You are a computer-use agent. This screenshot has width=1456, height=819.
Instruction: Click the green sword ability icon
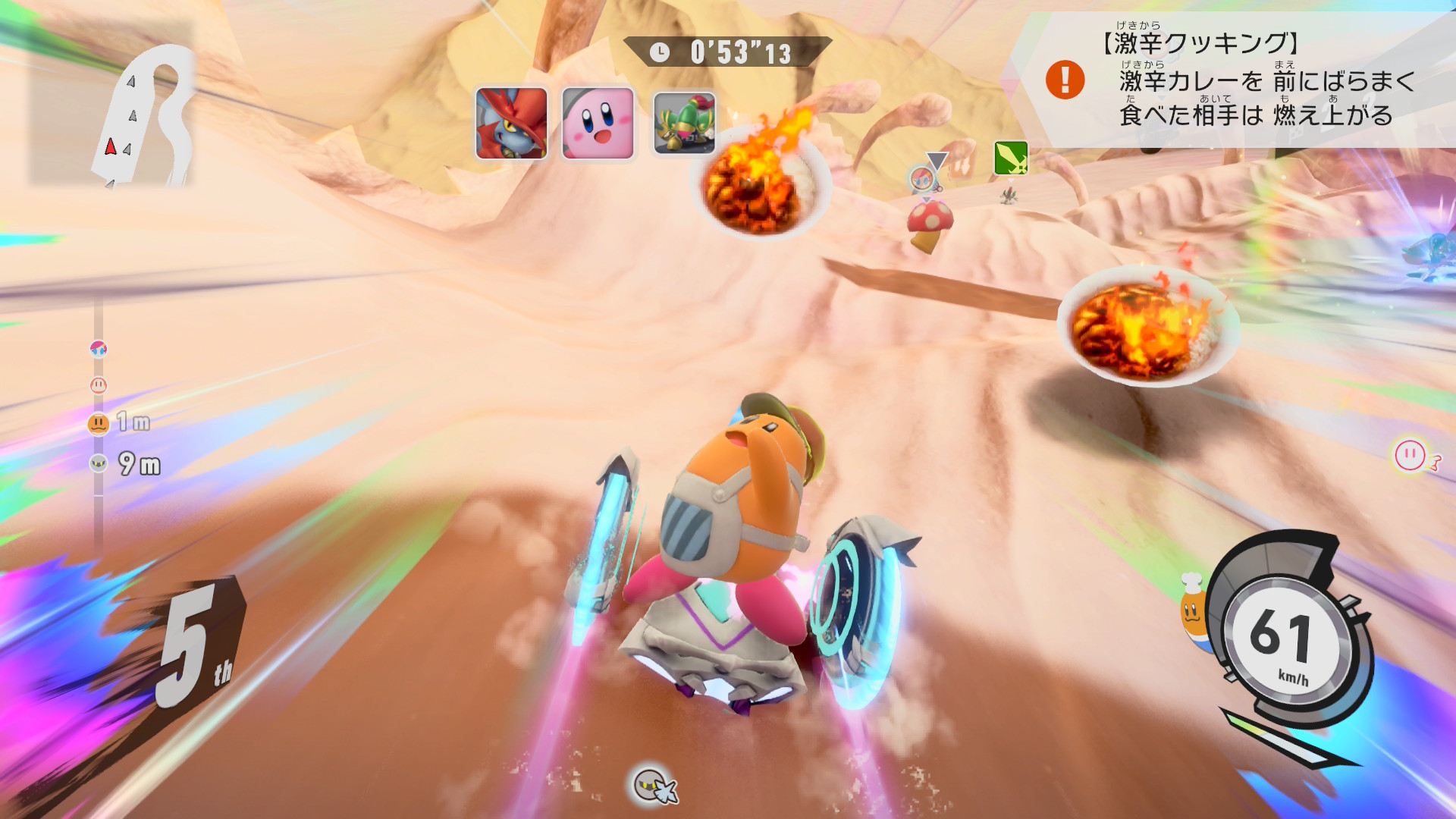coord(1011,158)
